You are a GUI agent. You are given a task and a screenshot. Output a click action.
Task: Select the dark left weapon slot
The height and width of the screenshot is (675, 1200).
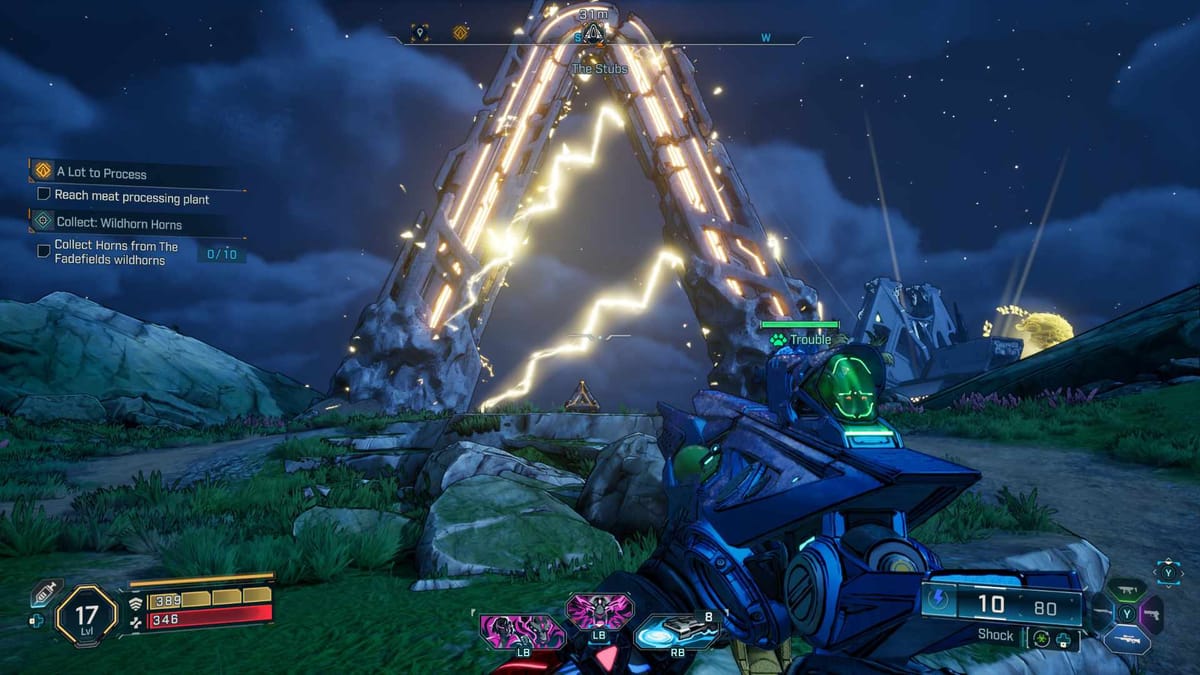pyautogui.click(x=1102, y=613)
